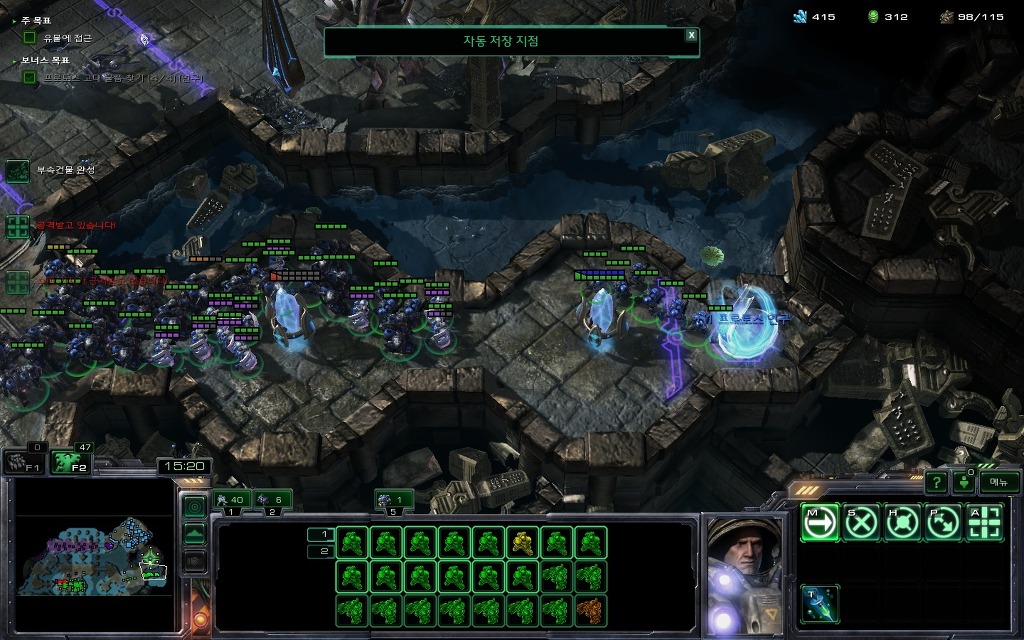
Task: Activate the Attack command
Action: click(984, 522)
